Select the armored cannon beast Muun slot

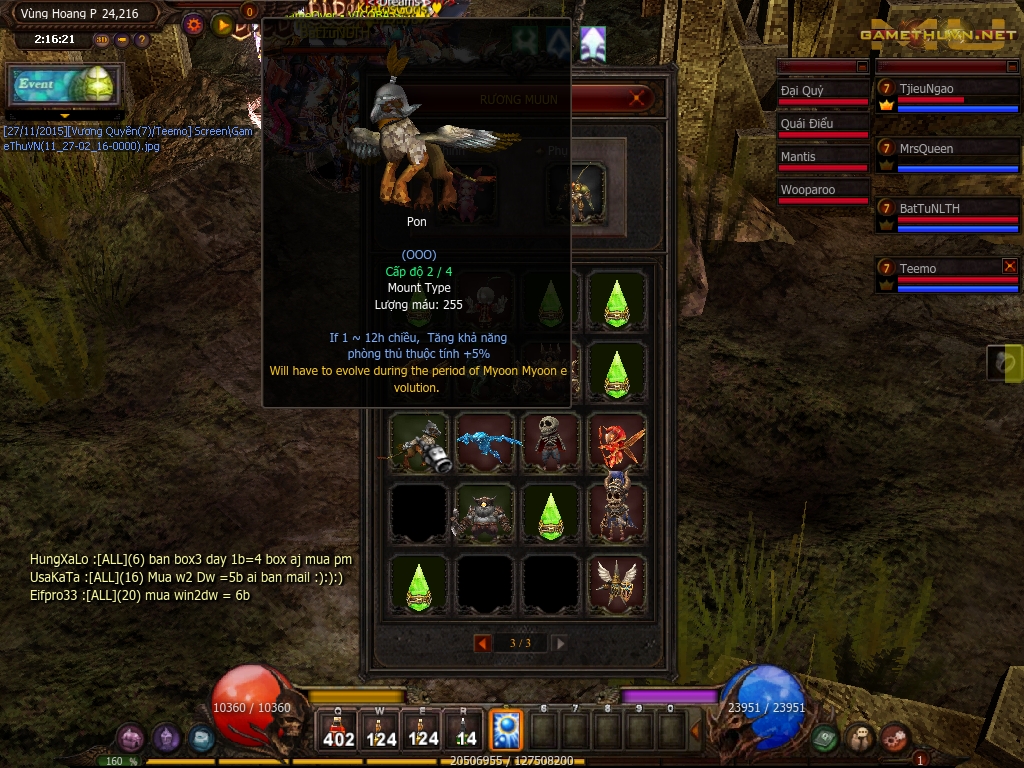click(x=419, y=441)
